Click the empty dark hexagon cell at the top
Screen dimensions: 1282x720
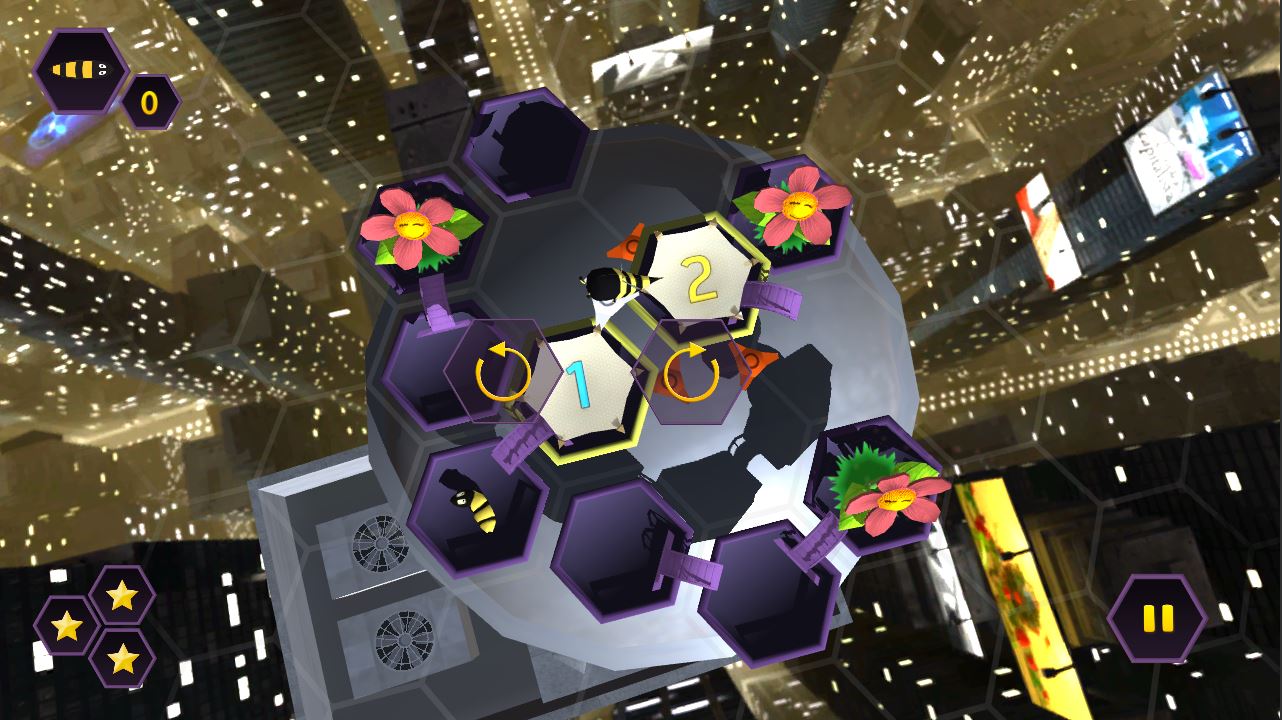(x=529, y=146)
